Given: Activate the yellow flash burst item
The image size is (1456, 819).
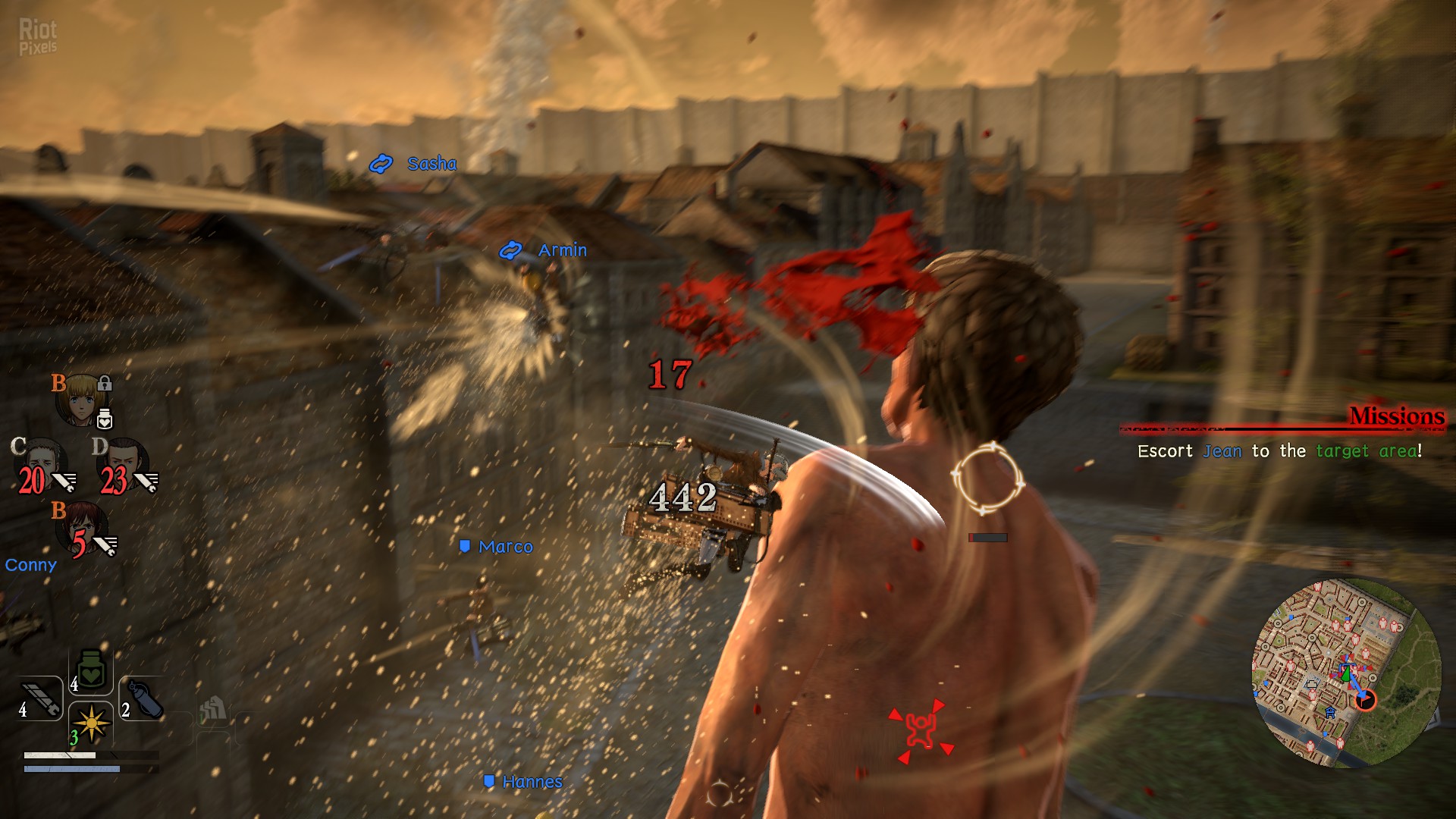Looking at the screenshot, I should (x=91, y=723).
